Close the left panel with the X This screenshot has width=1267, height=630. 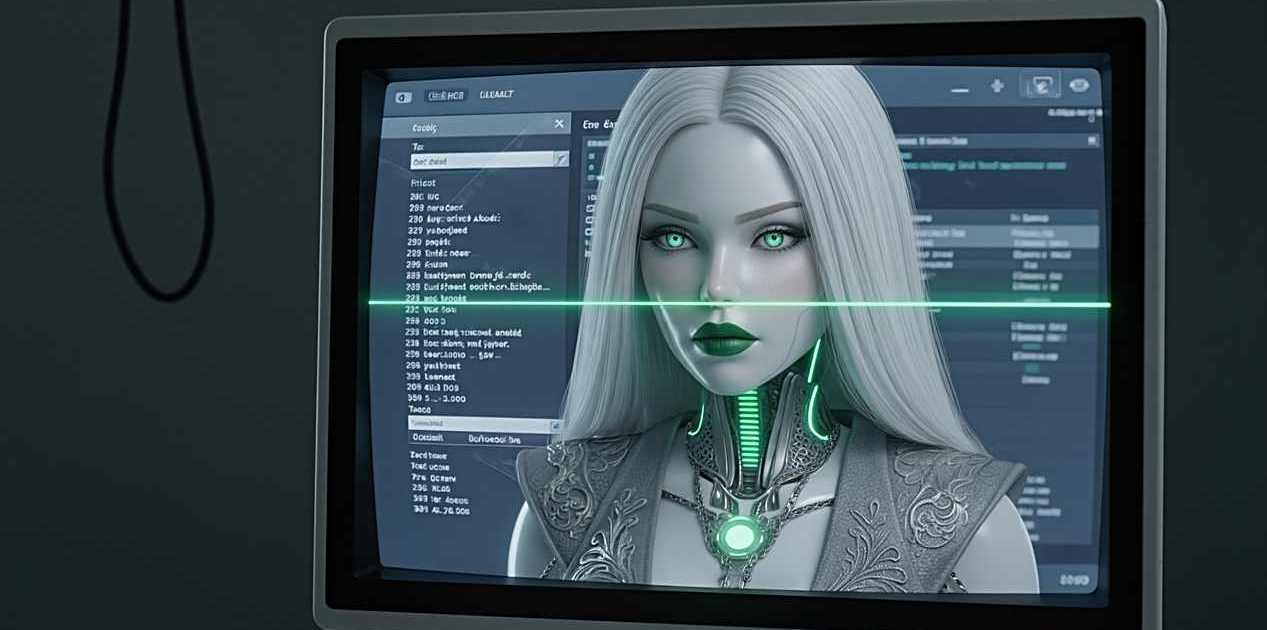[x=559, y=123]
